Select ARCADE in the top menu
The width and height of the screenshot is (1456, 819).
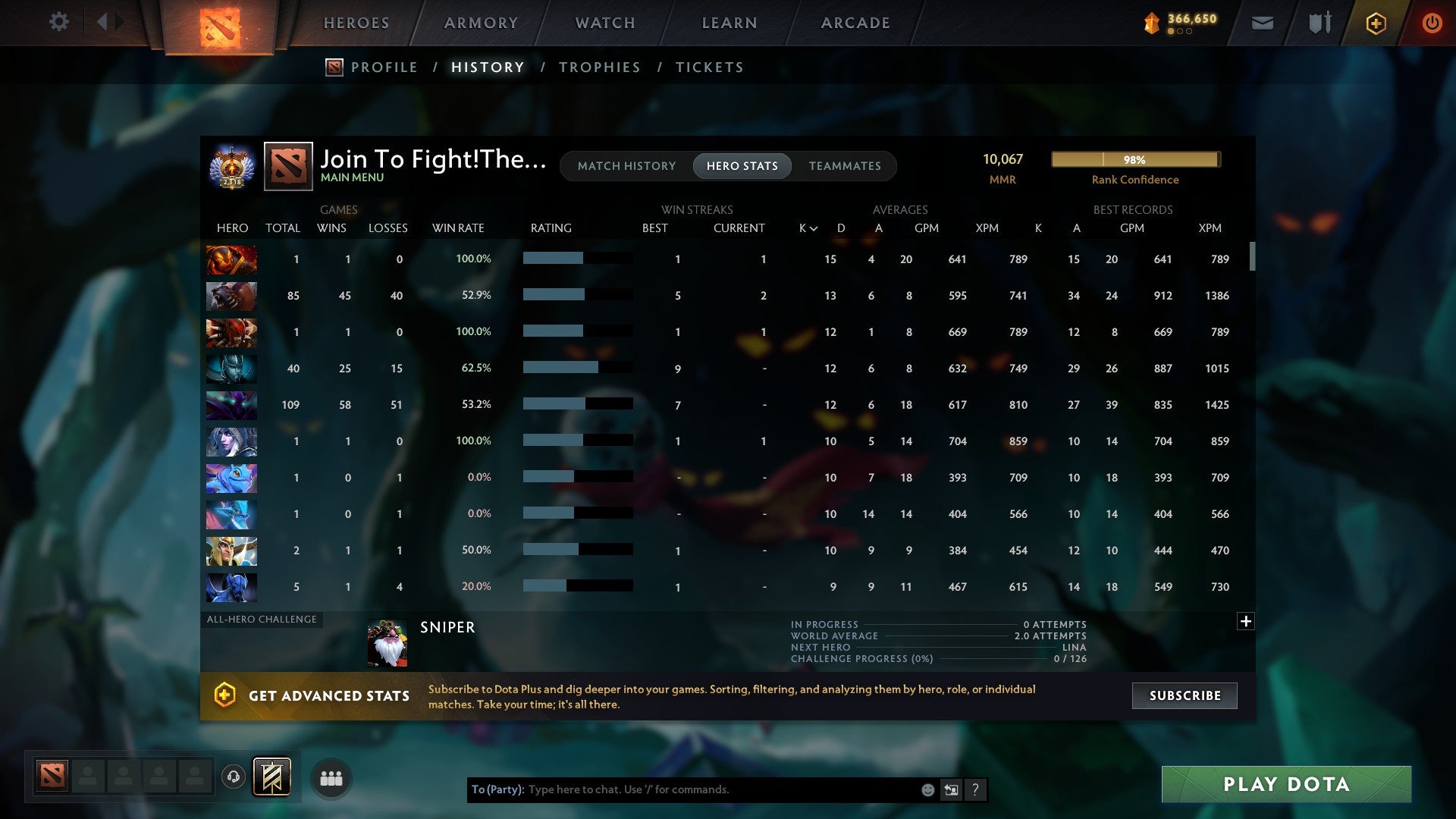pyautogui.click(x=855, y=23)
